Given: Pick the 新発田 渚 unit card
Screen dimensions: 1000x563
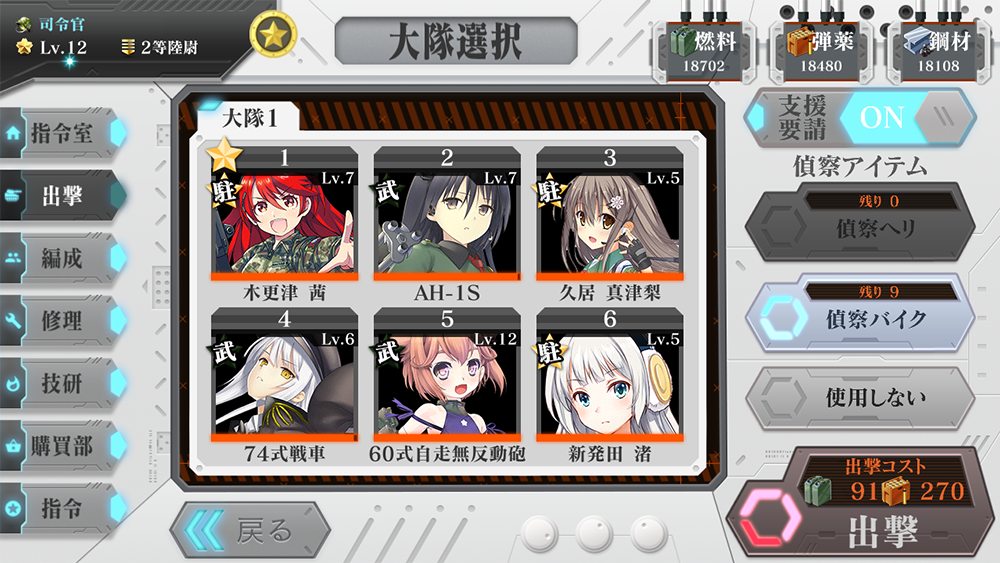Looking at the screenshot, I should coord(610,387).
